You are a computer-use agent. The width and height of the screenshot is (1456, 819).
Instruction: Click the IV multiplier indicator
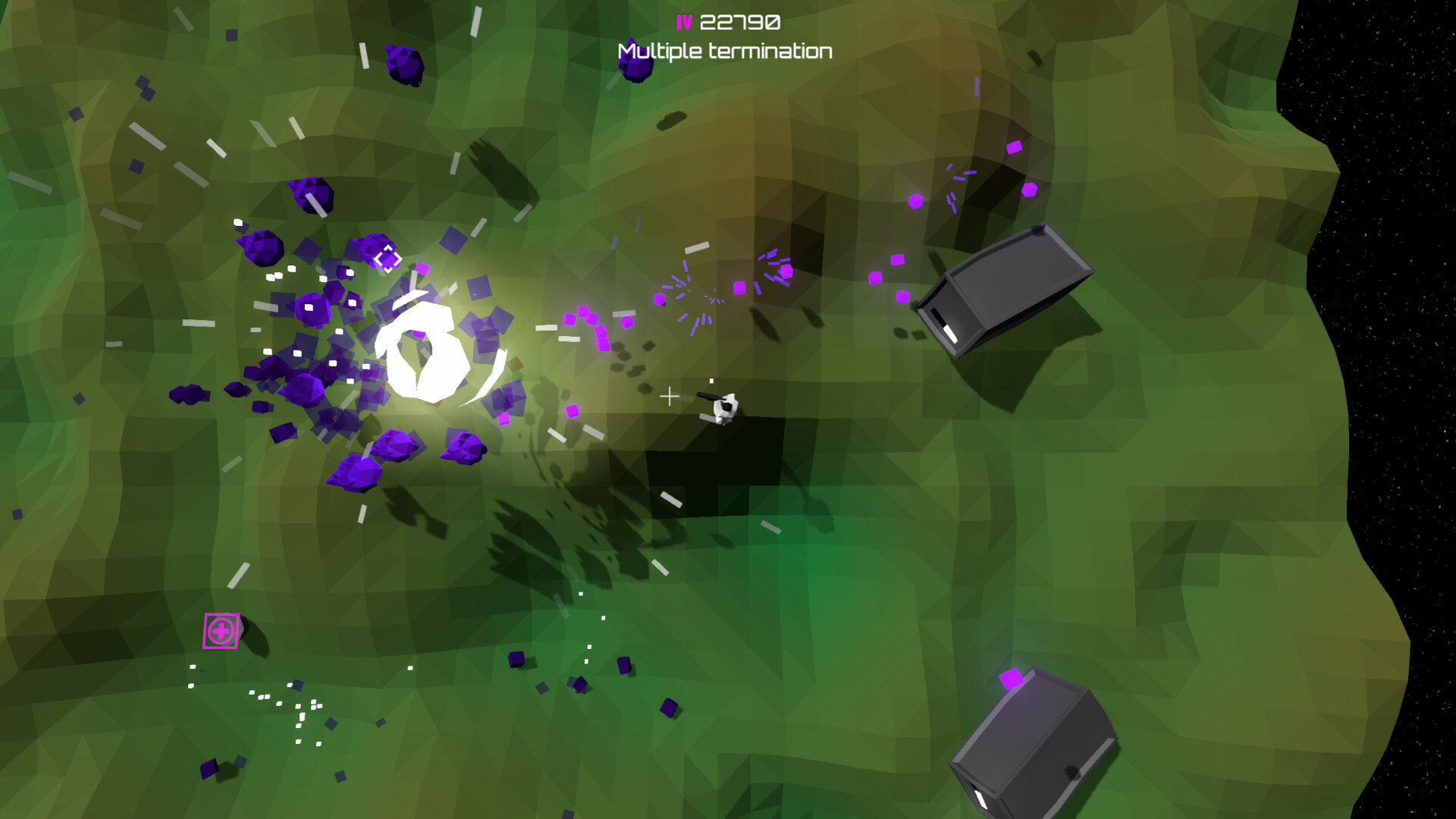coord(682,21)
